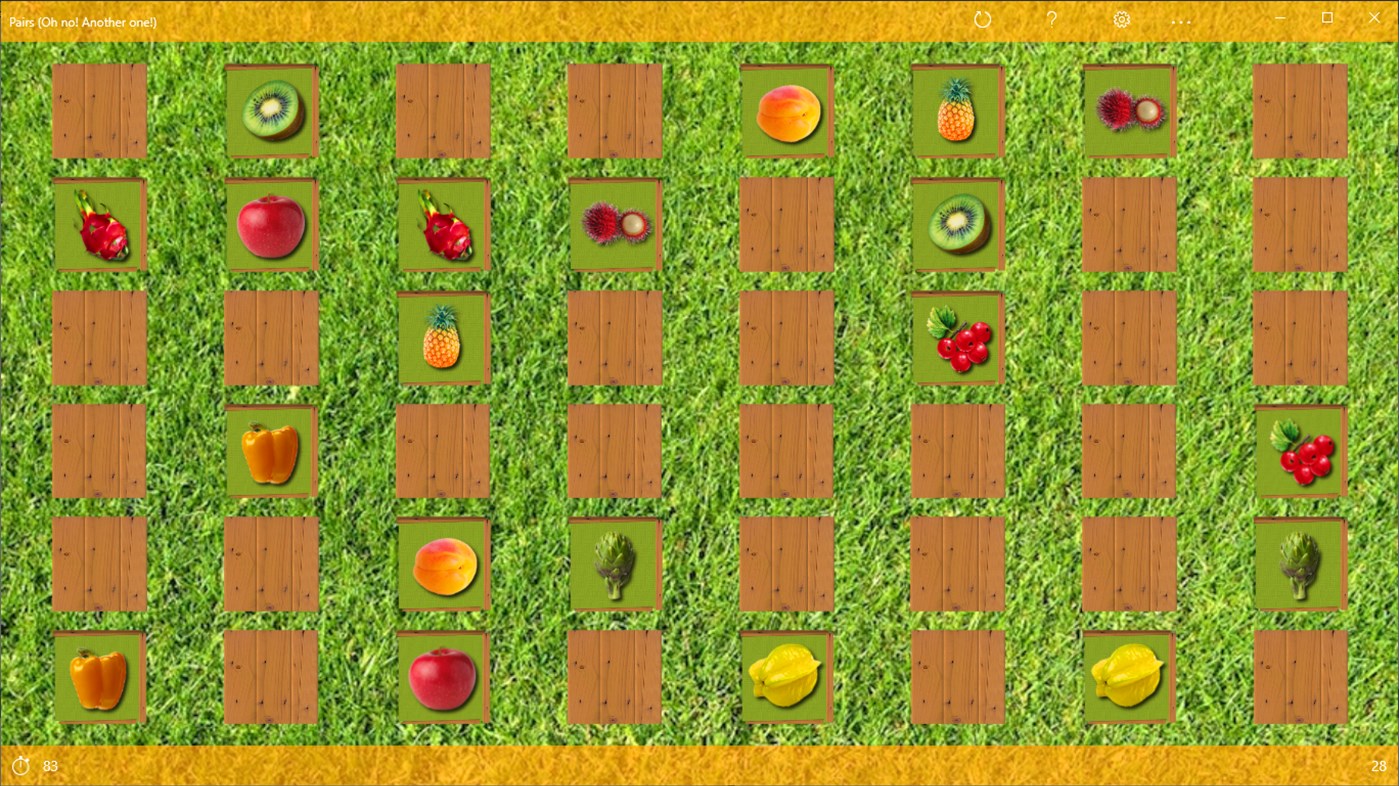Select the red currants card in the sixth column
The image size is (1399, 786).
click(957, 337)
